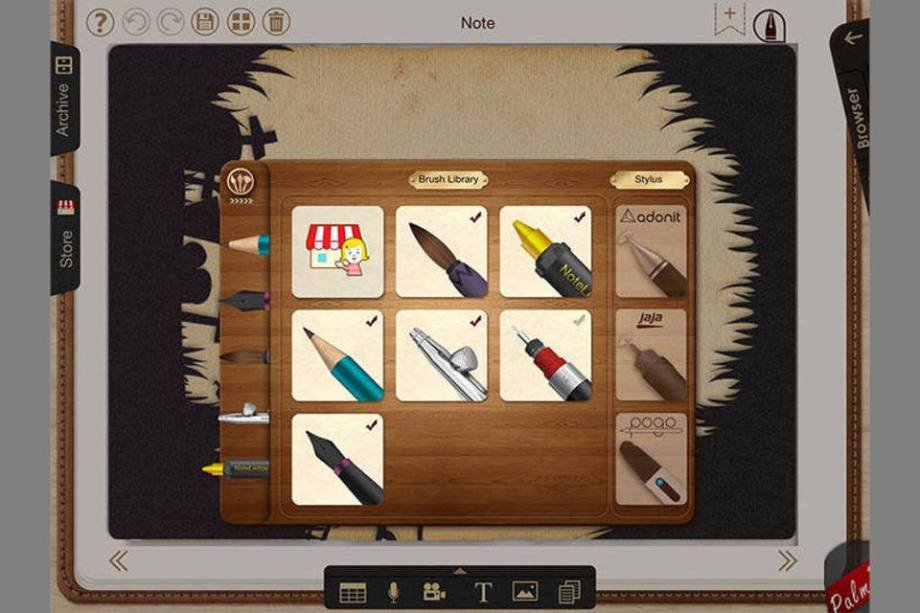Add a bookmark with the plus ribbon
920x613 pixels.
pos(729,18)
